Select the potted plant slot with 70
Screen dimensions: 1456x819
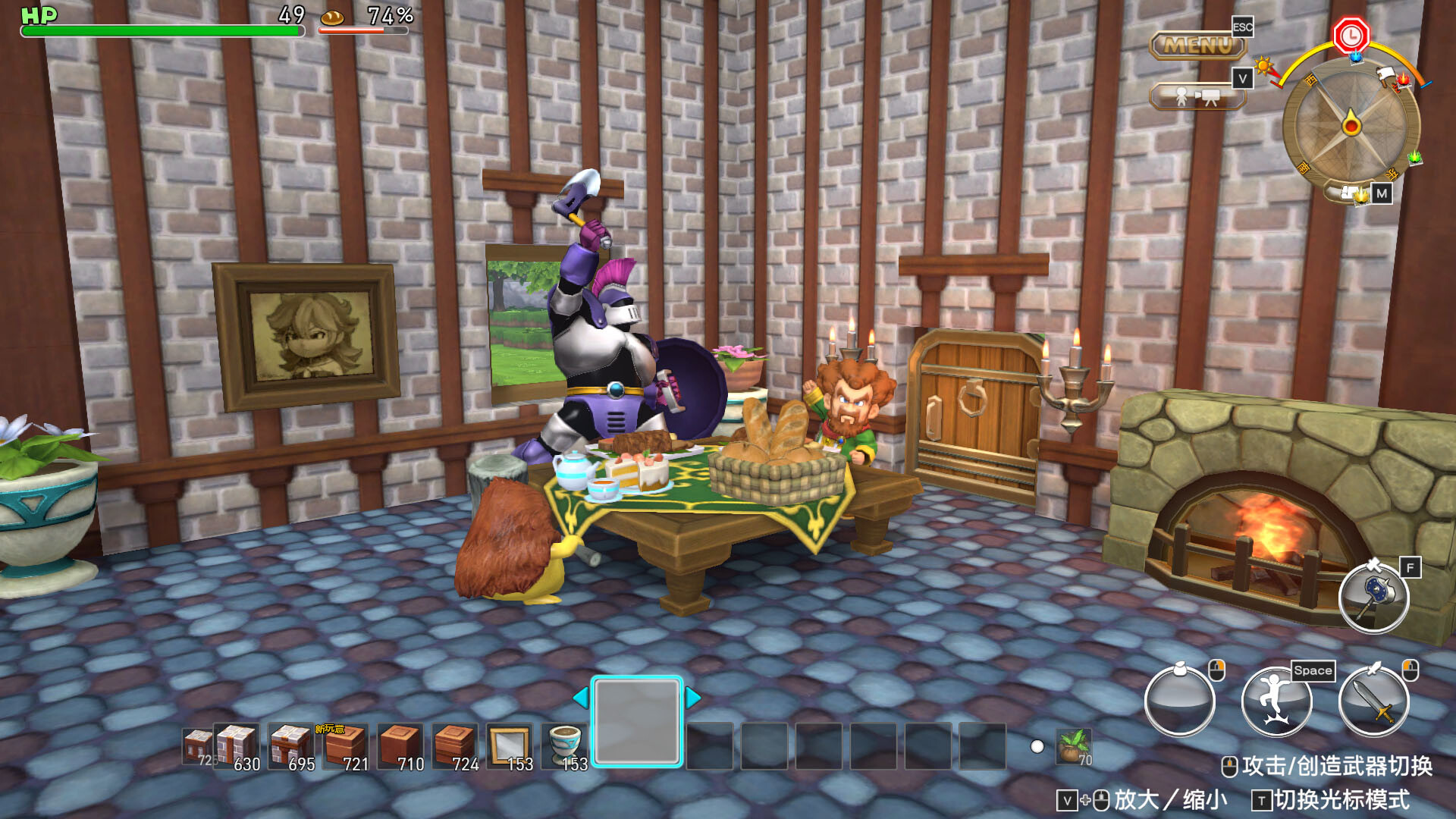coord(1074,747)
